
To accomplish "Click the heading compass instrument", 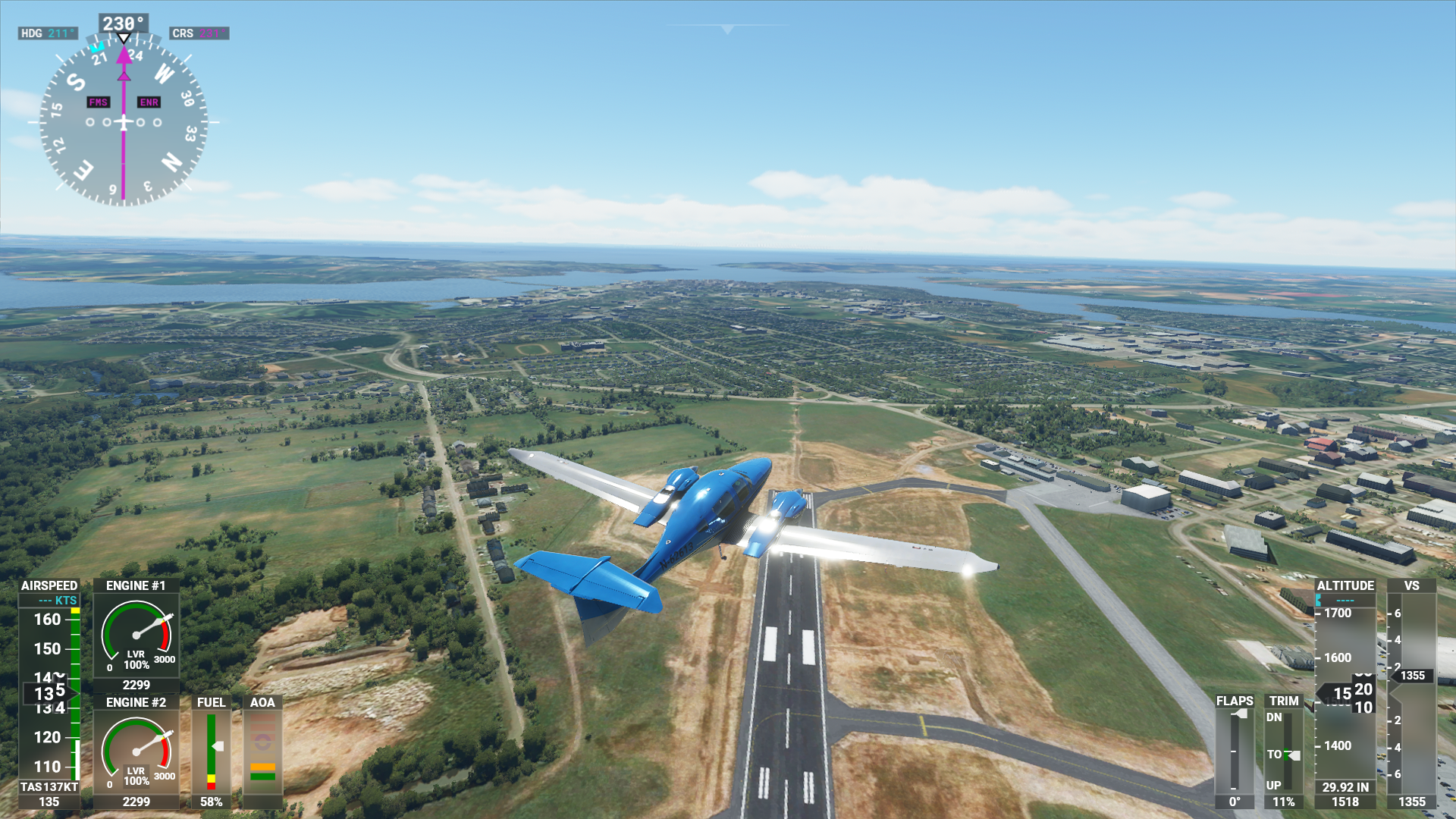I will pyautogui.click(x=124, y=121).
